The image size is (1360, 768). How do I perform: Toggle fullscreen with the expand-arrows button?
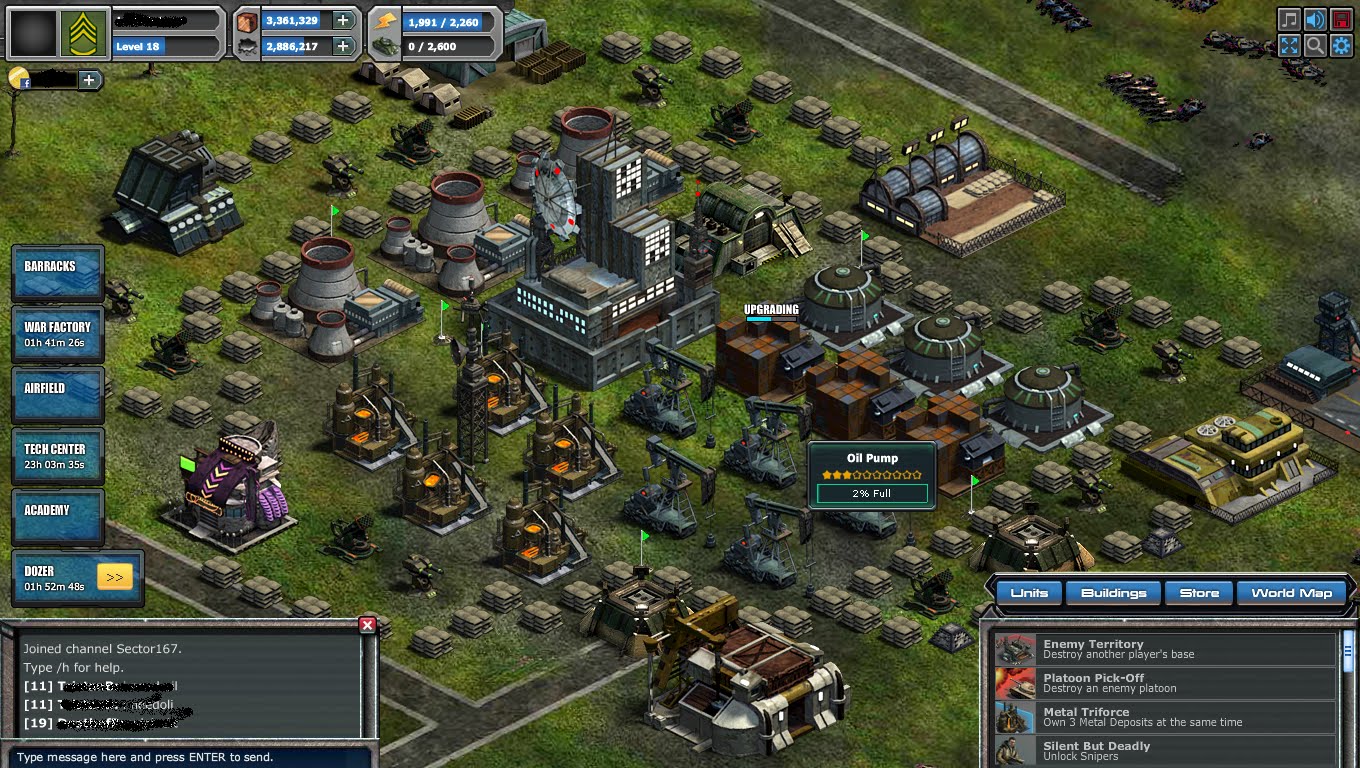pos(1289,45)
